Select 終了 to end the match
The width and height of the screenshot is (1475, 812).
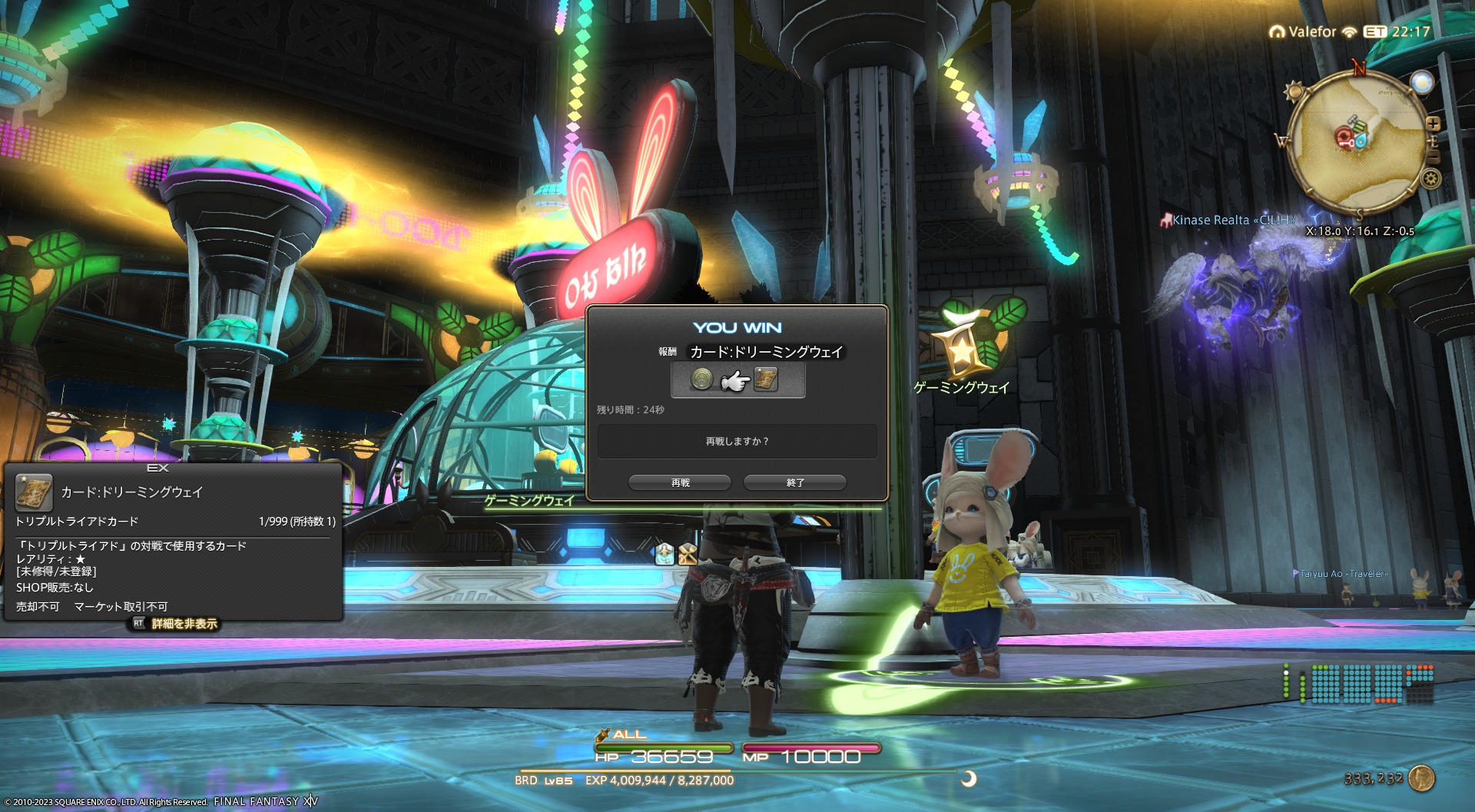click(x=795, y=482)
